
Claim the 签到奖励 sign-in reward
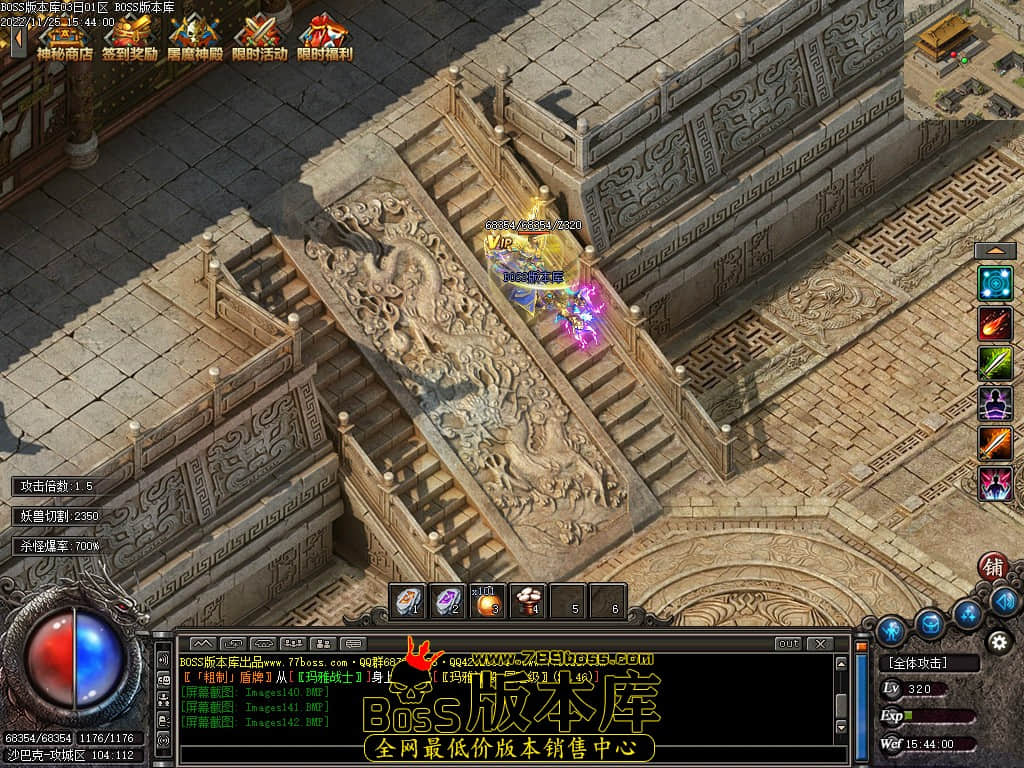click(130, 37)
